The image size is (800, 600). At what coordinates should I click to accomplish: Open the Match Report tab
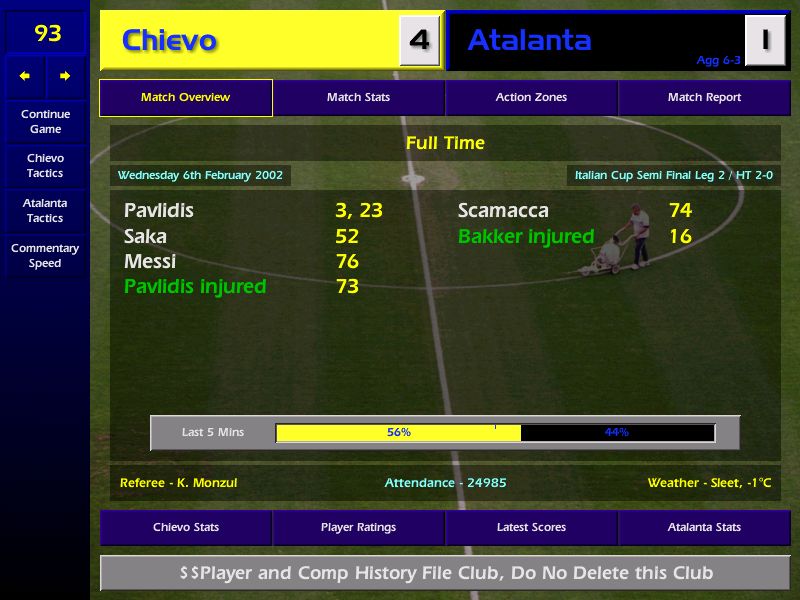[x=704, y=98]
